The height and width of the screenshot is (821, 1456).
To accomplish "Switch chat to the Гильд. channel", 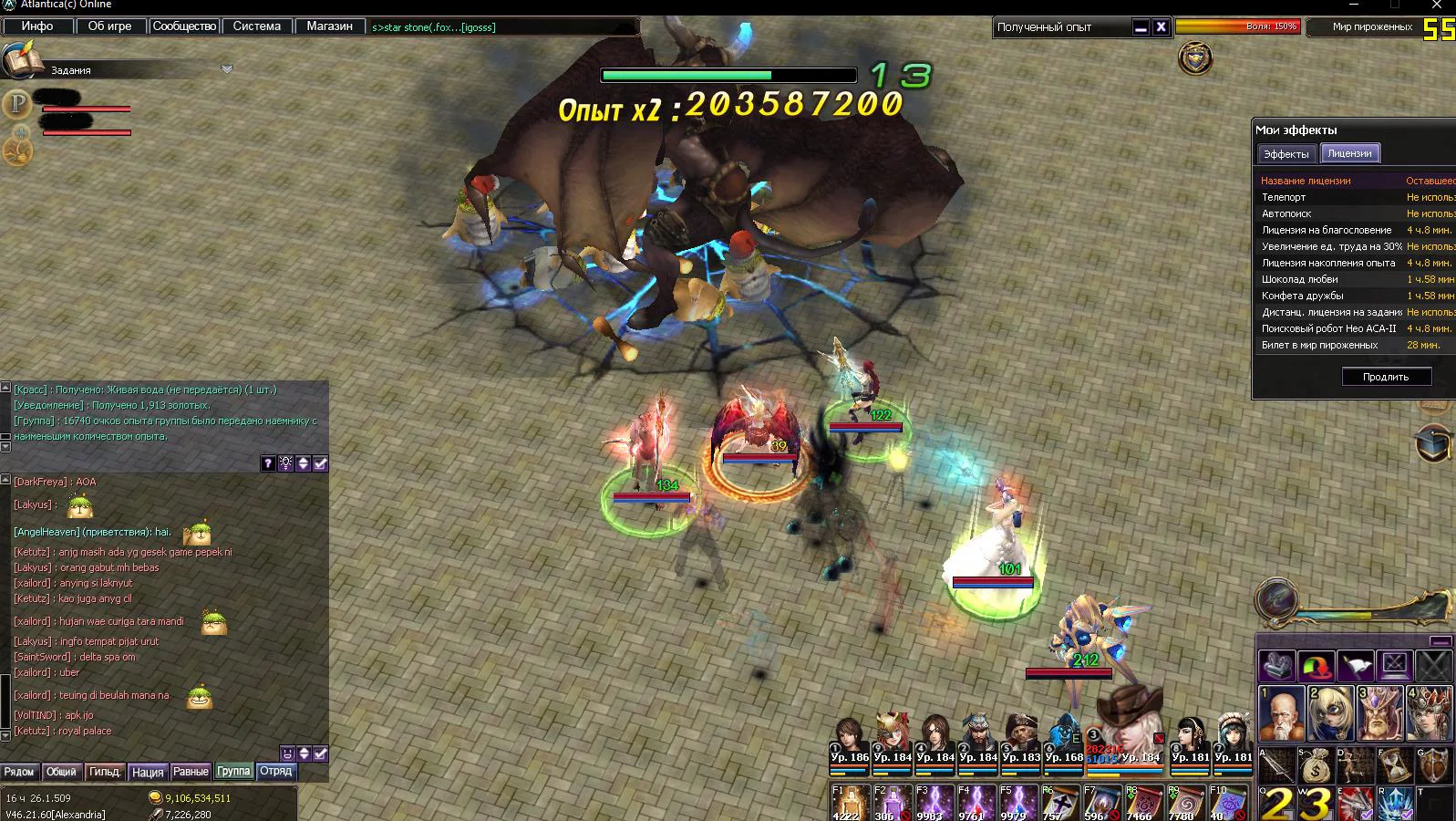I will [105, 772].
